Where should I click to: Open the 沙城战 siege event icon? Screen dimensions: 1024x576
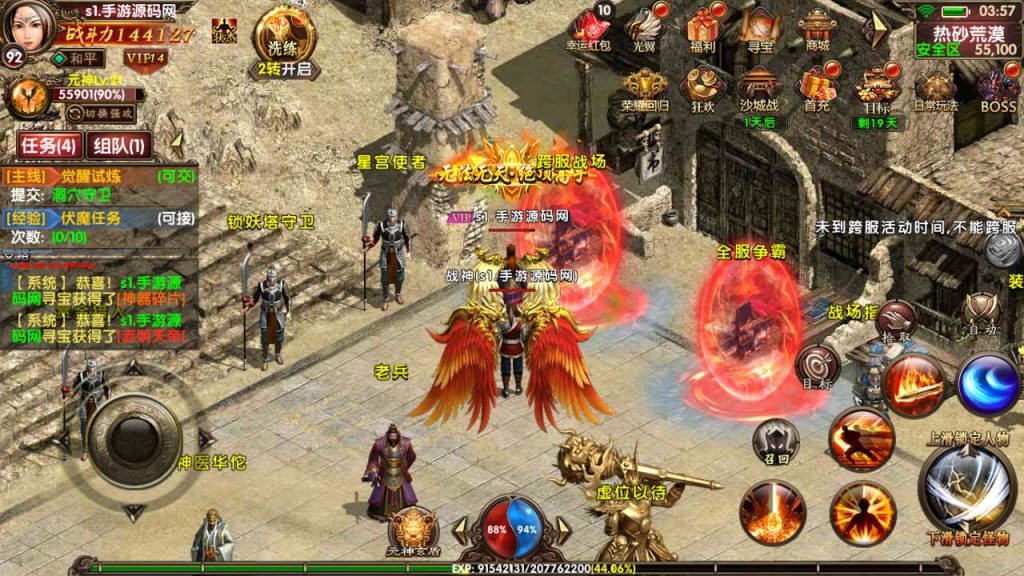(x=760, y=90)
